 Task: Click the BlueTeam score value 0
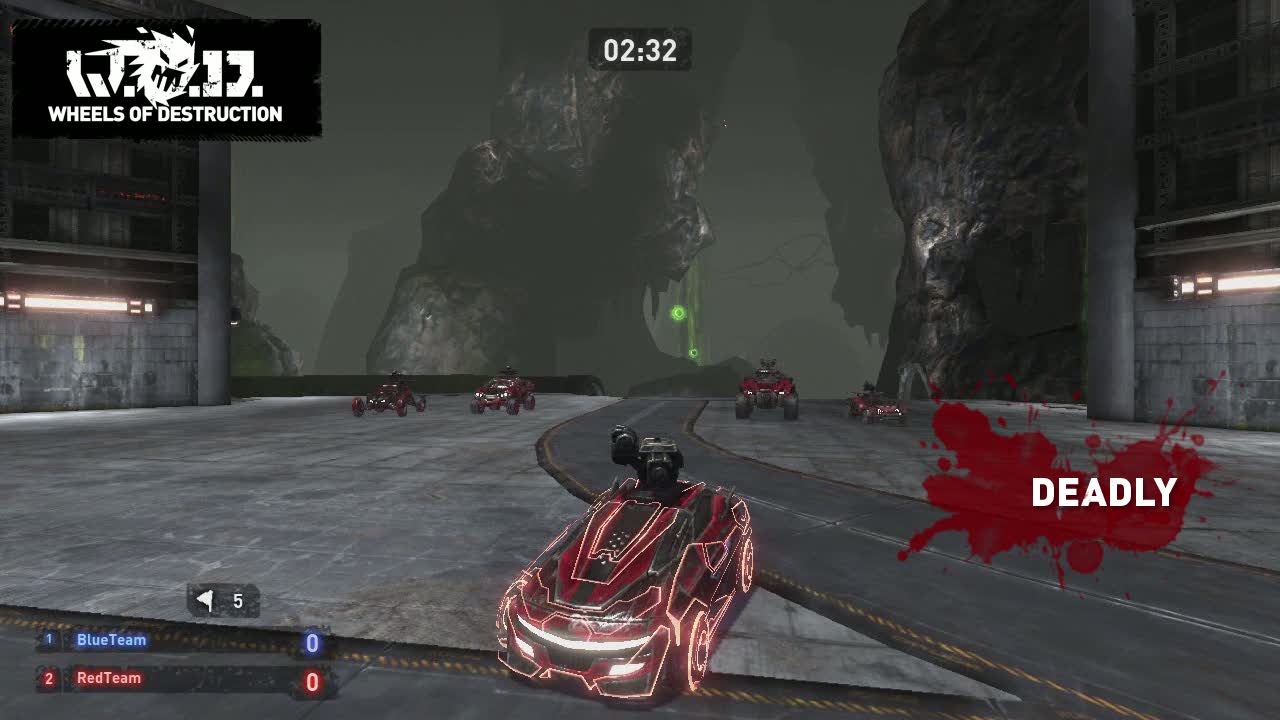tap(311, 643)
